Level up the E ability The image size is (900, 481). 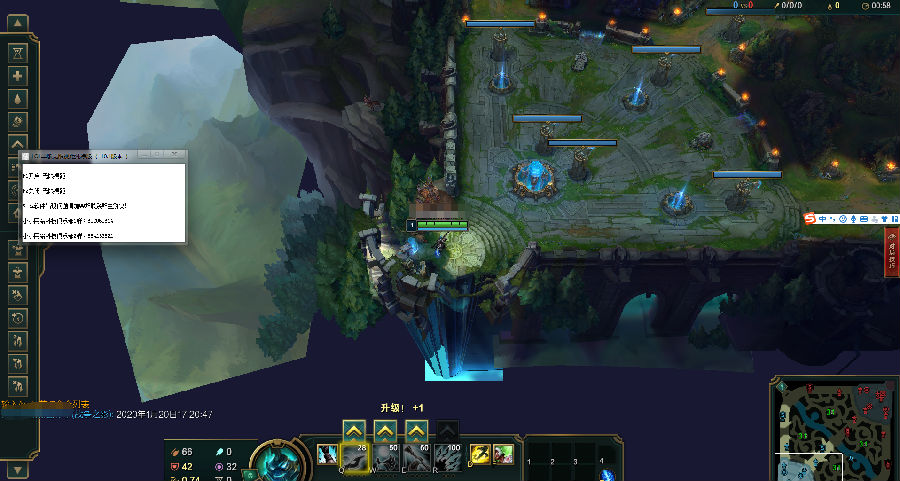point(416,430)
